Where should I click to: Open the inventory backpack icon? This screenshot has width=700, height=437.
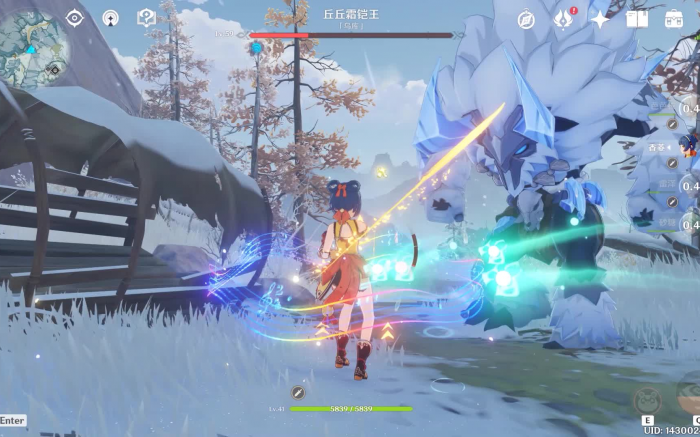[674, 19]
